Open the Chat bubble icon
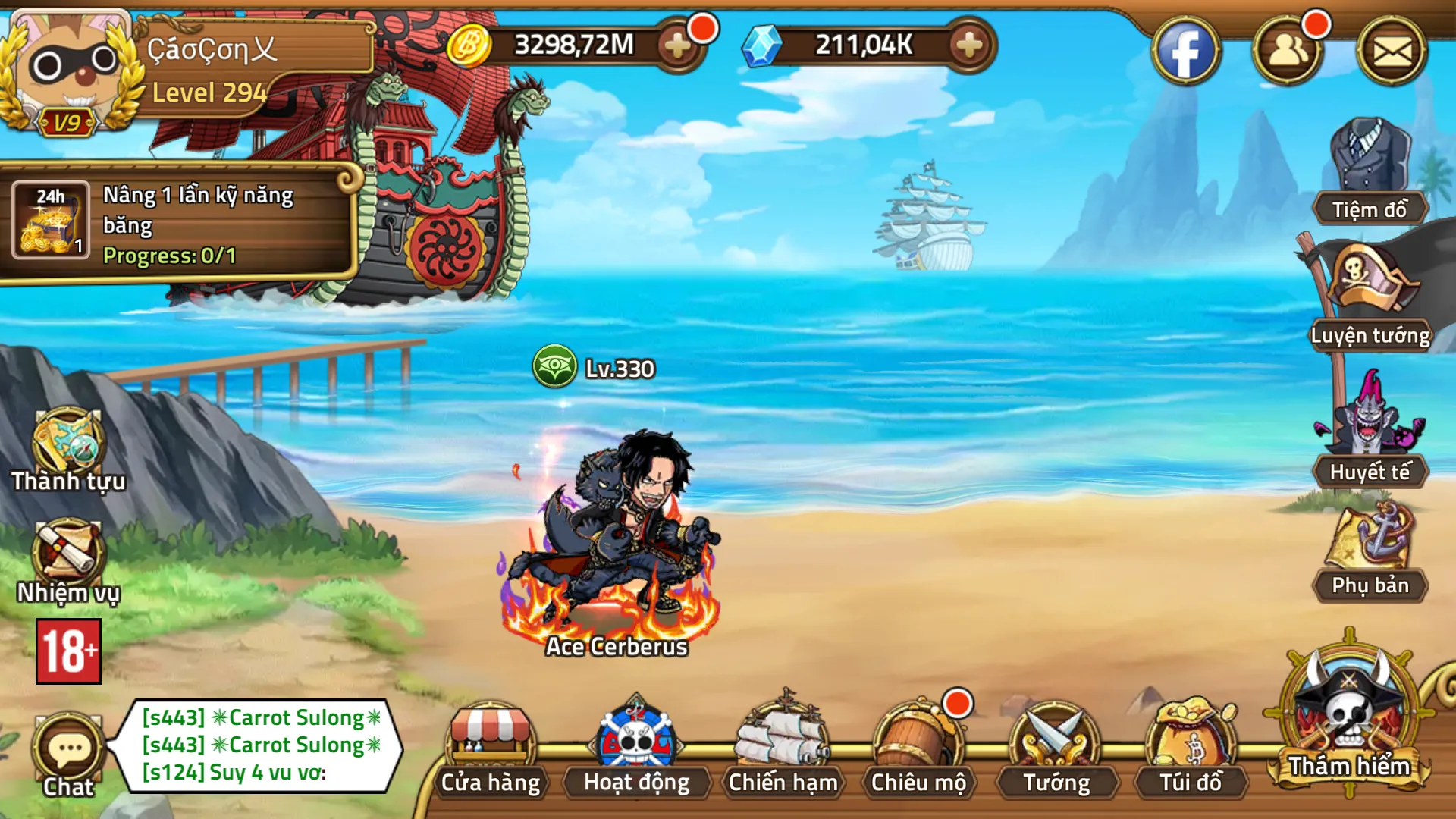This screenshot has height=819, width=1456. tap(70, 747)
